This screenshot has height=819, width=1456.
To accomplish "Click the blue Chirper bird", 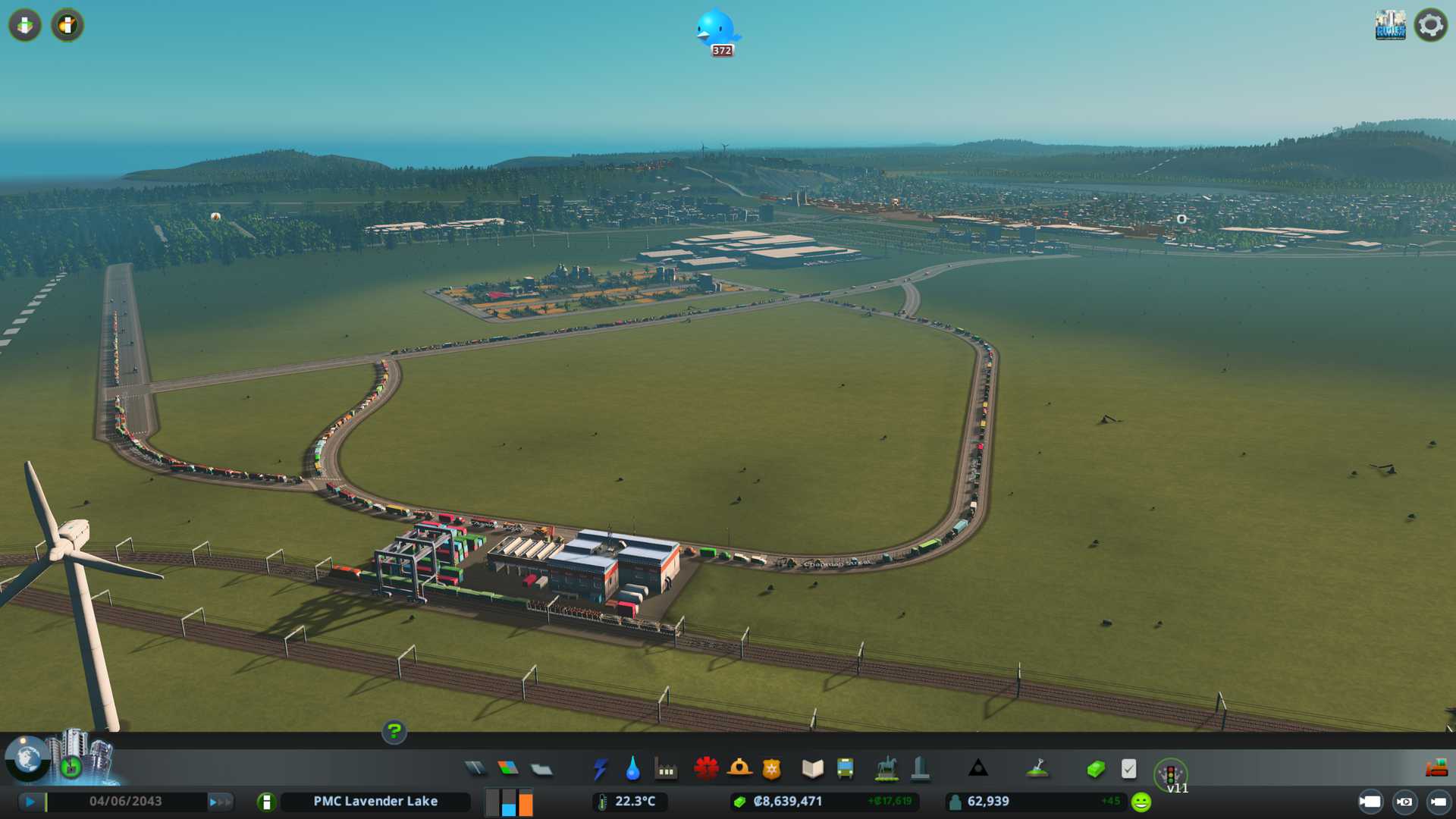I will click(716, 30).
